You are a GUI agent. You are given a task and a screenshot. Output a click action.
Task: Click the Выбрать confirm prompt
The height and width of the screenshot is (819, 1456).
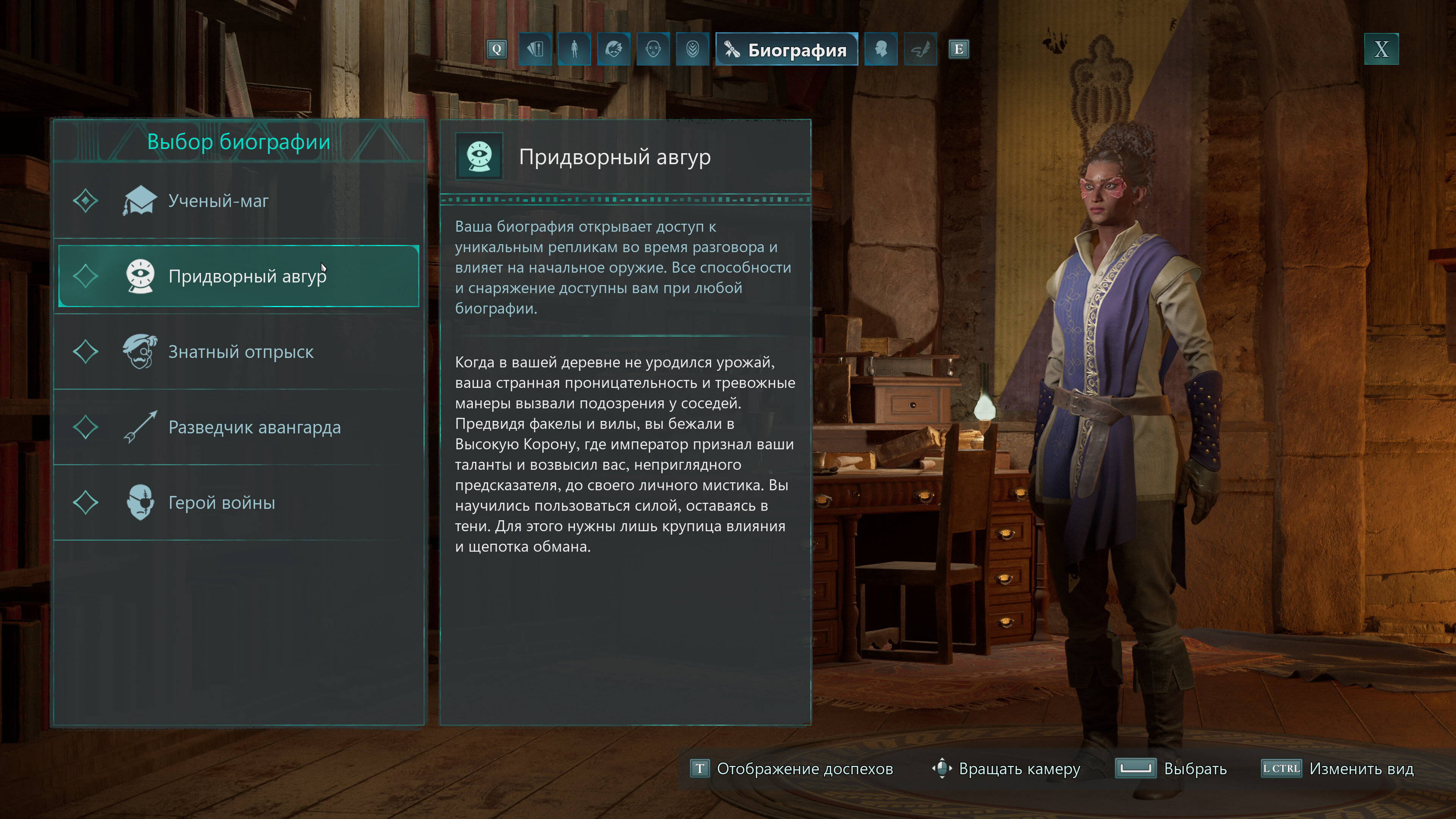(x=1171, y=769)
